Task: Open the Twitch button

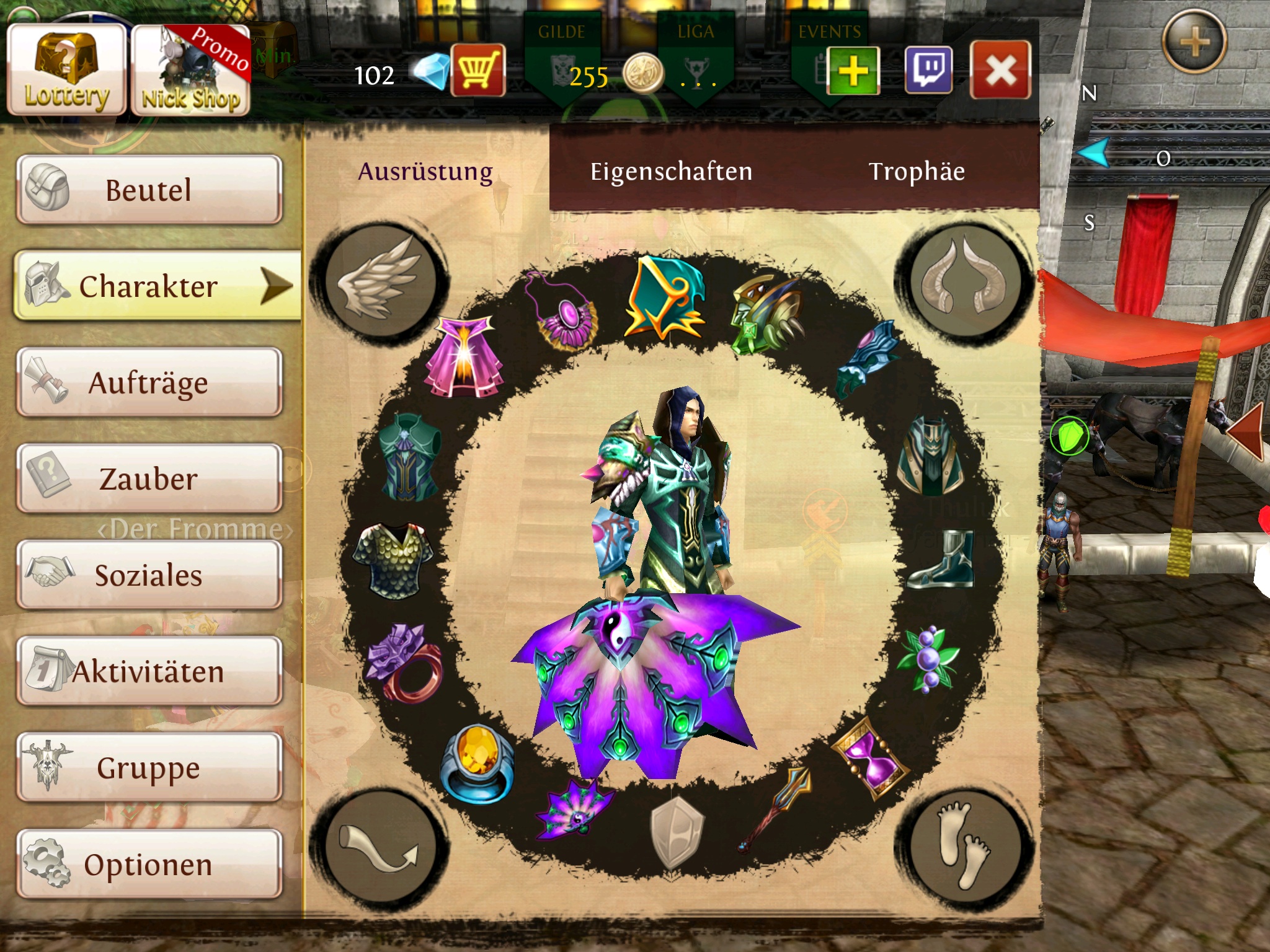Action: point(928,70)
